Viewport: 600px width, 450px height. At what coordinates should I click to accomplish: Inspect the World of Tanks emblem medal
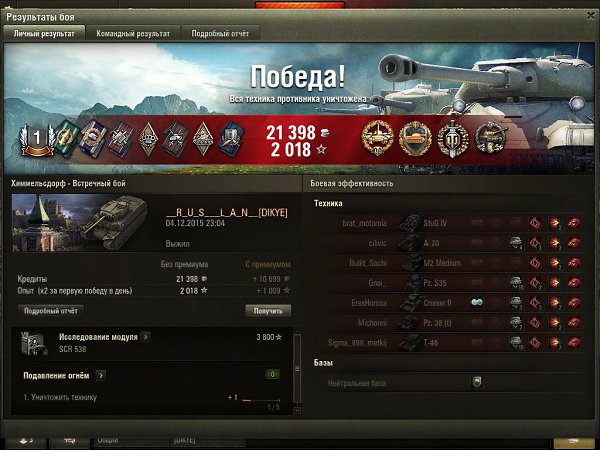coord(451,136)
